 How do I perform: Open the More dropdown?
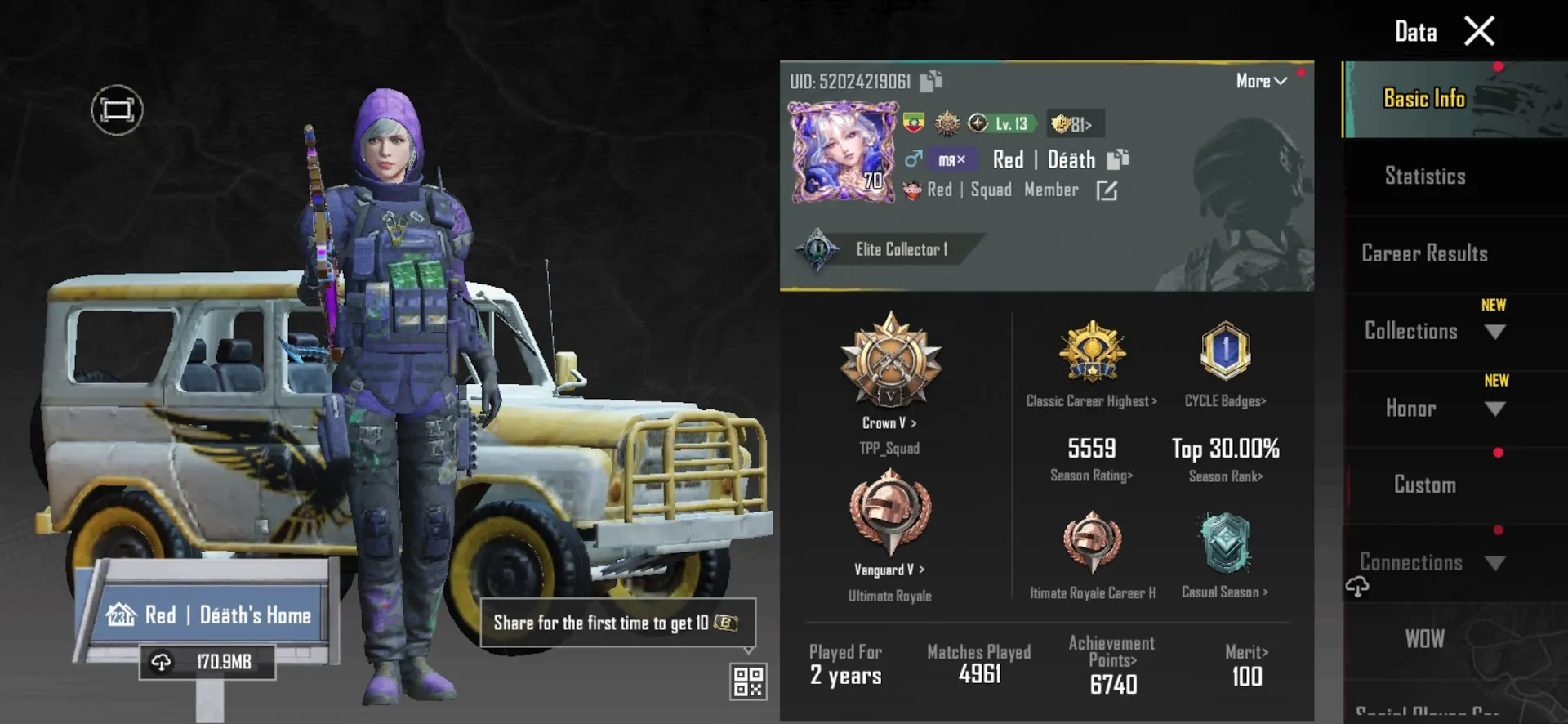click(x=1259, y=81)
